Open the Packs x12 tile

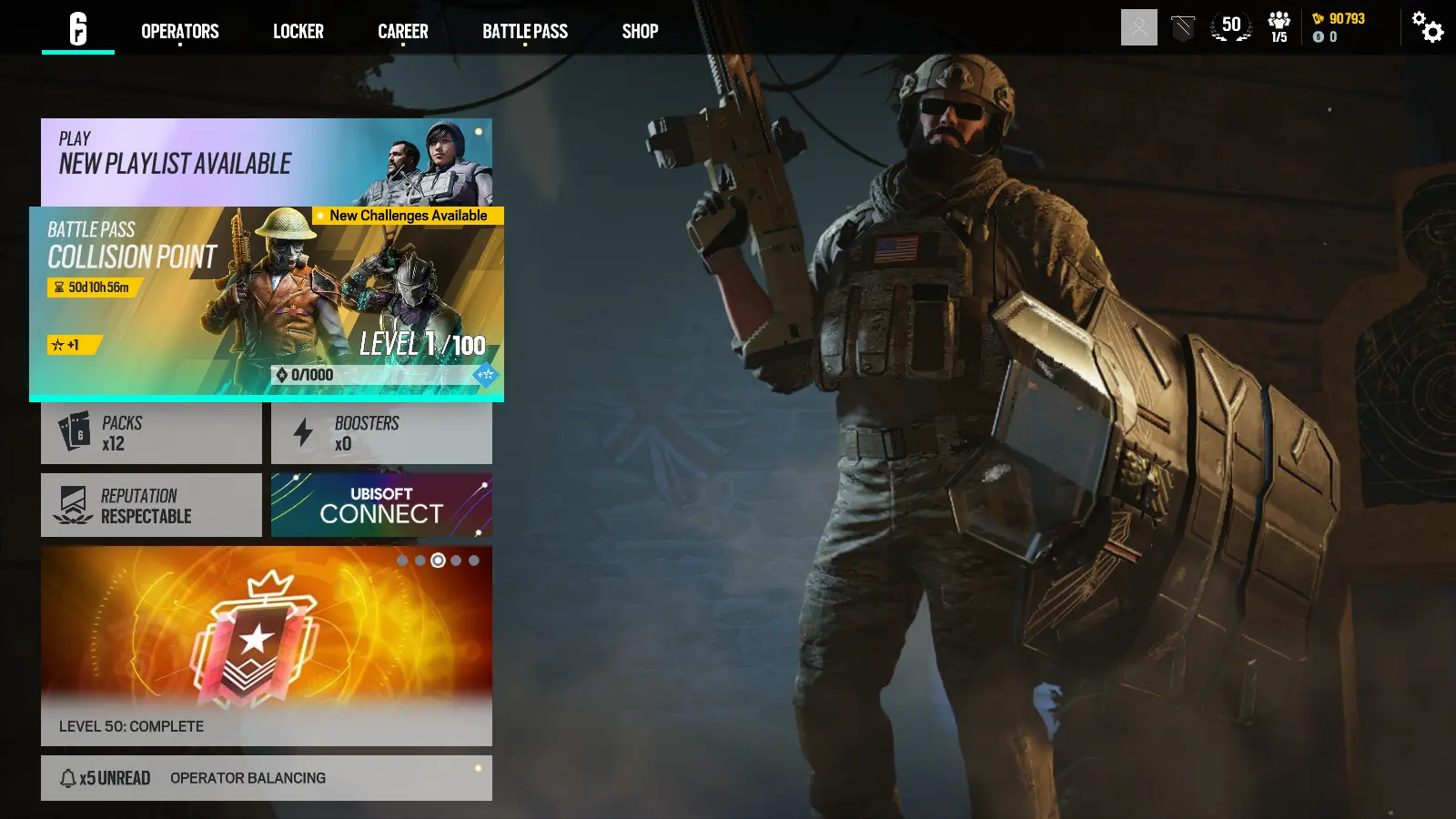[151, 431]
